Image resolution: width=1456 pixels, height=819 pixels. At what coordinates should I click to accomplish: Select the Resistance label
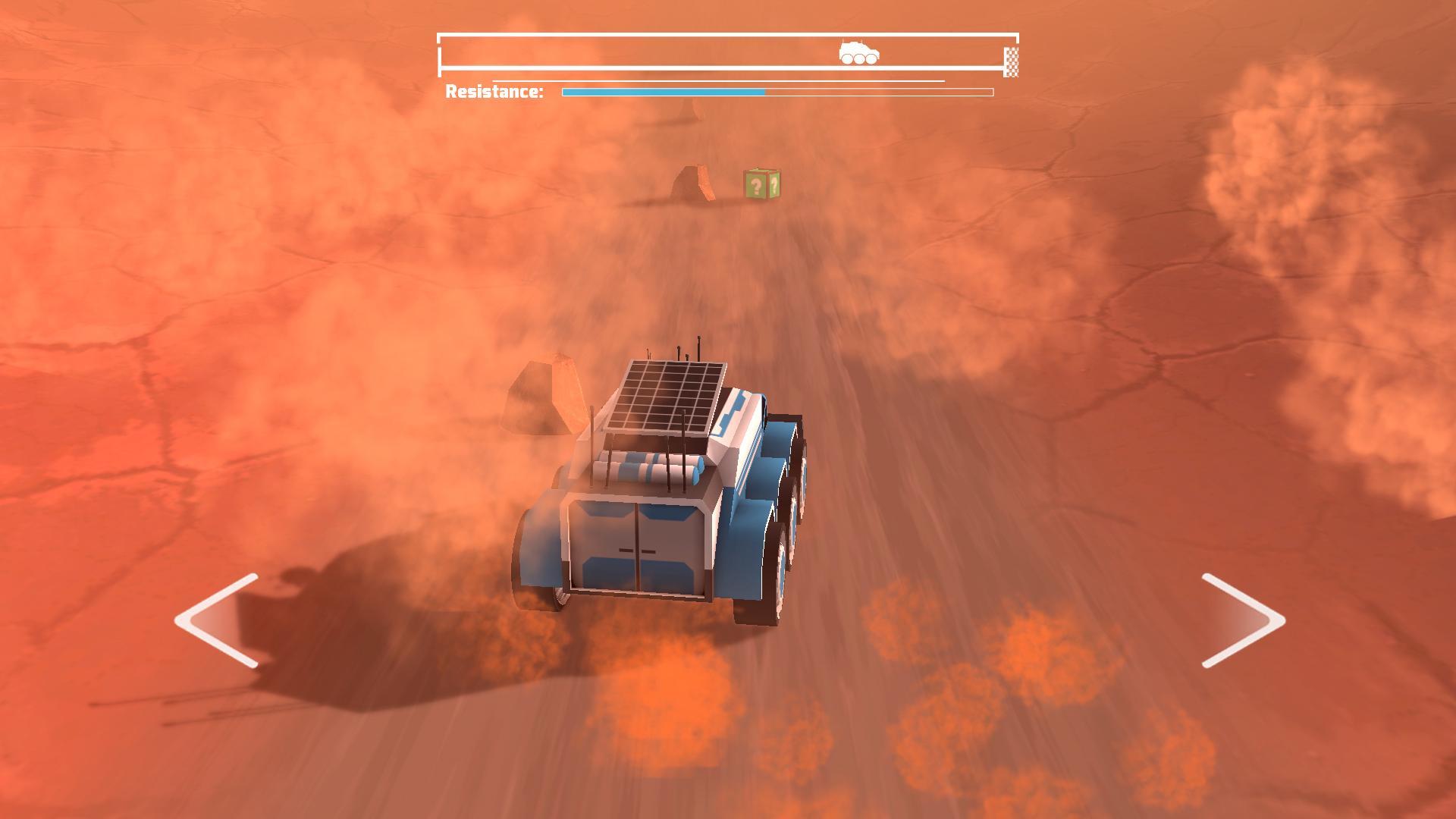[x=494, y=91]
